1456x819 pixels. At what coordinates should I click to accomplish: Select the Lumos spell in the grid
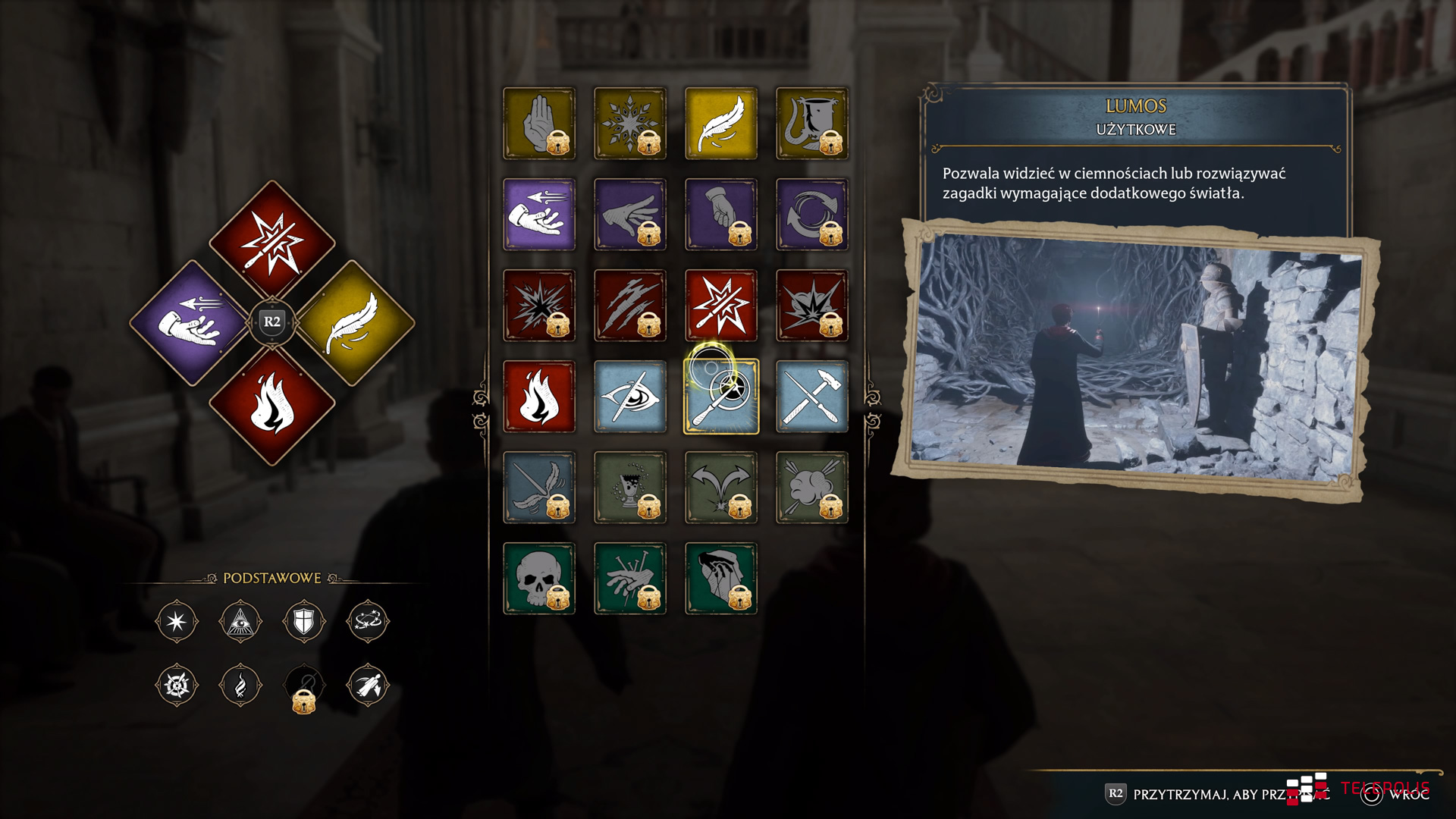pos(720,397)
